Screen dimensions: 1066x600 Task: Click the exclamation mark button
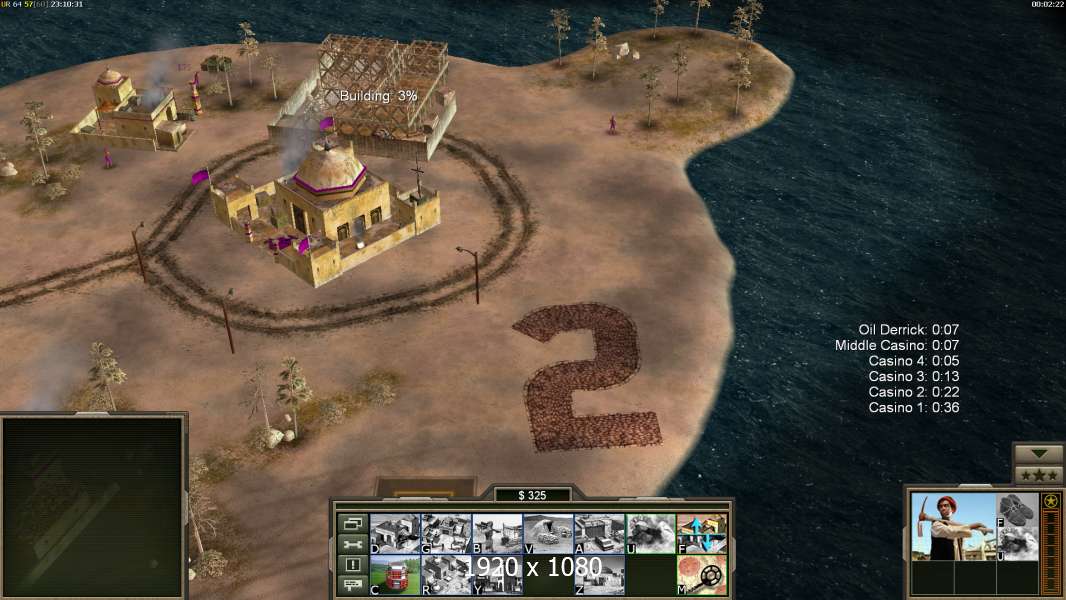pyautogui.click(x=352, y=565)
